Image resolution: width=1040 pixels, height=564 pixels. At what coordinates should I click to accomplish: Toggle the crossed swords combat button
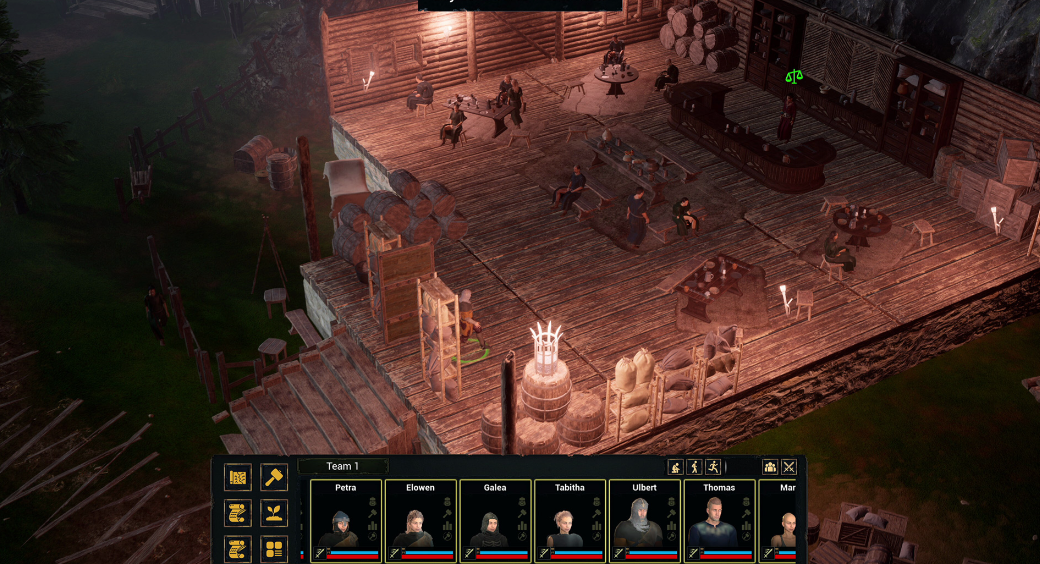789,467
